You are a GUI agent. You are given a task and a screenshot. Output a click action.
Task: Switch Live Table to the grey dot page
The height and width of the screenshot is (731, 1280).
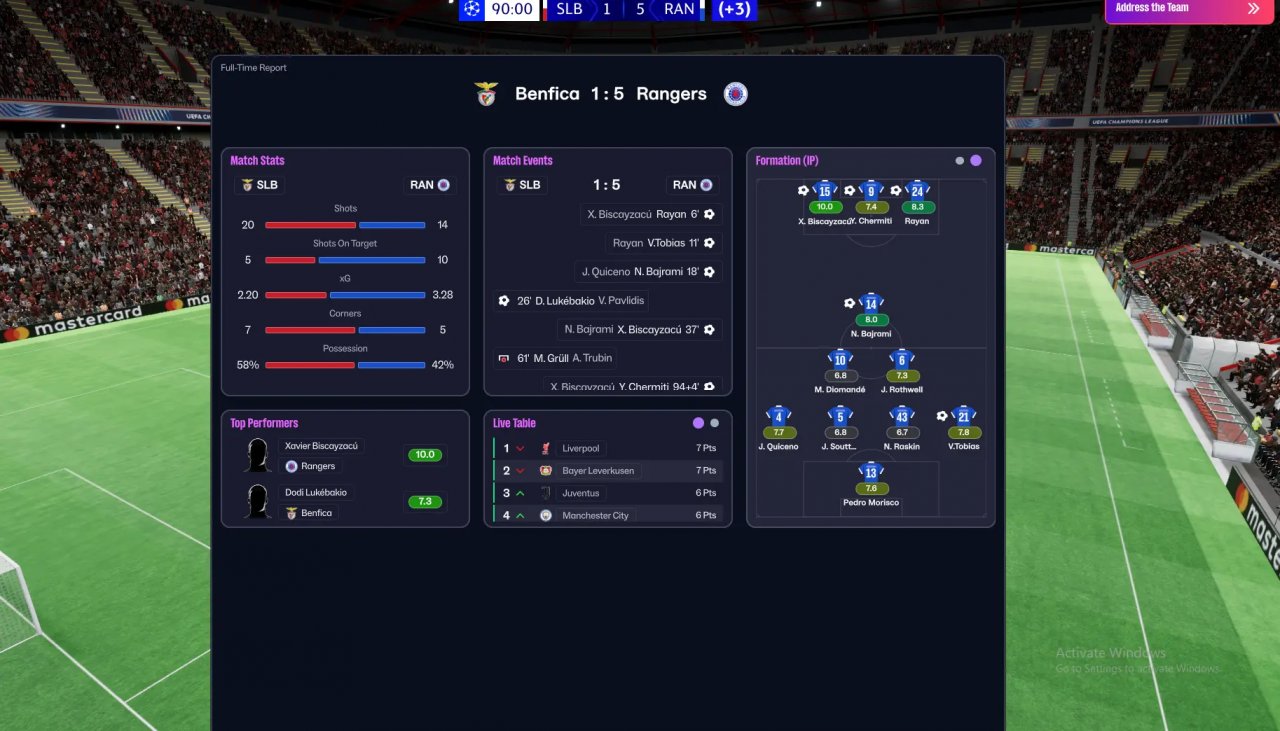(x=714, y=423)
